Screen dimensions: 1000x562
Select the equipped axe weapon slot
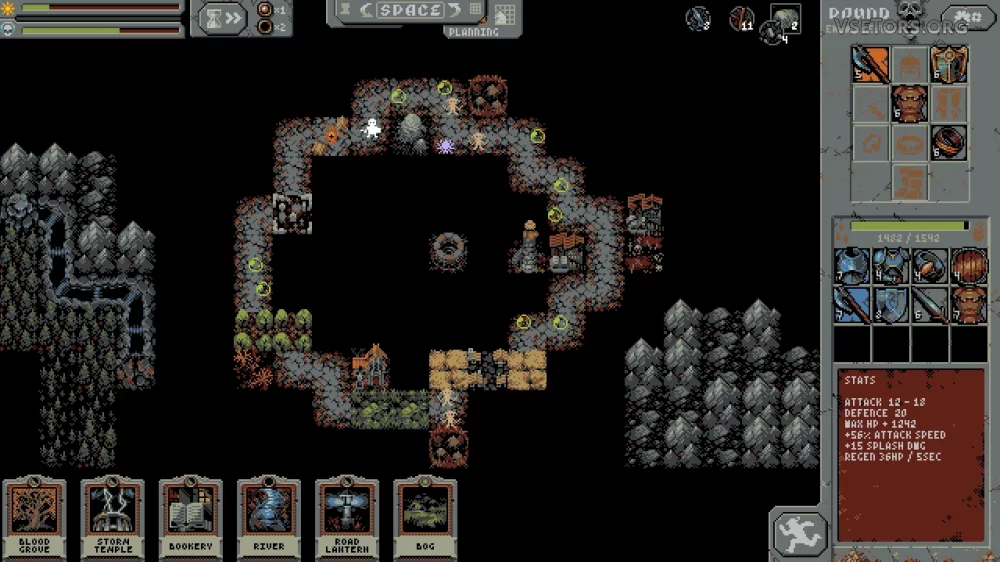(x=870, y=65)
